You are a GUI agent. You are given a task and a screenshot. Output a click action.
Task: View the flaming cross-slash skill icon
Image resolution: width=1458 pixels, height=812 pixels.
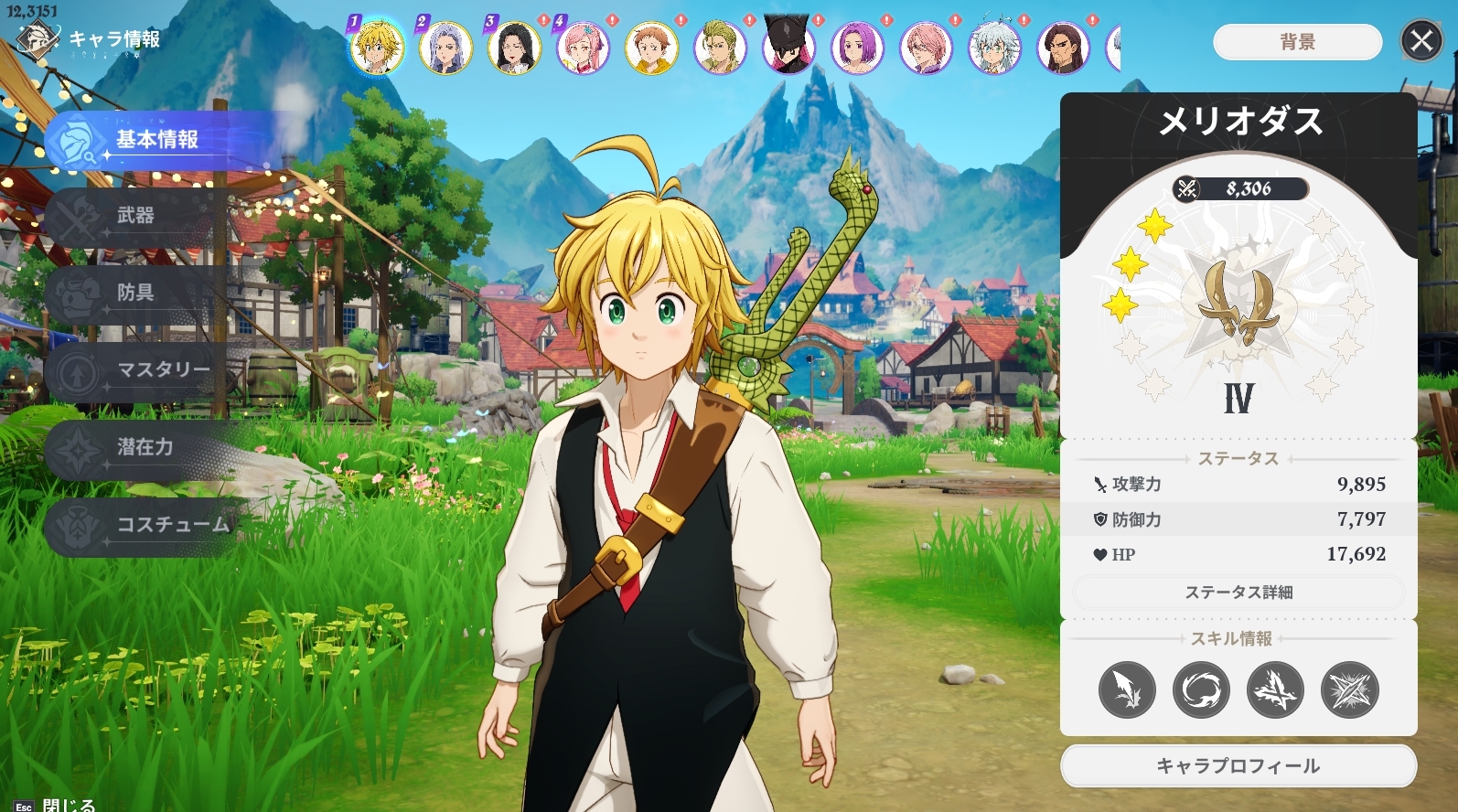[1275, 689]
